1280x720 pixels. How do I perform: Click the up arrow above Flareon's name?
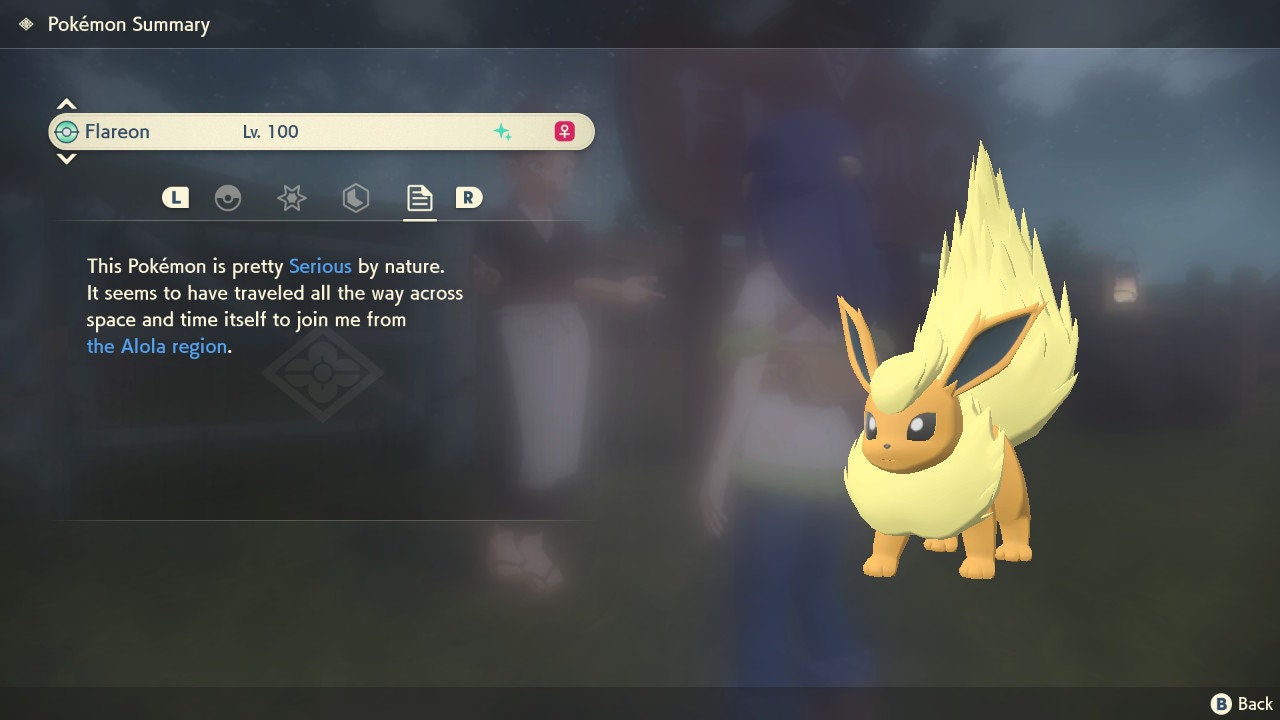[x=66, y=104]
